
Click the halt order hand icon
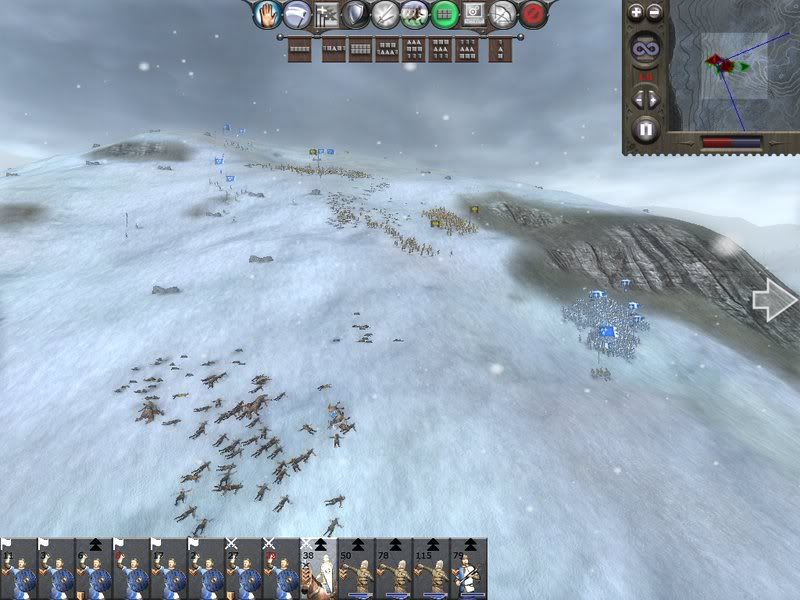pos(265,14)
